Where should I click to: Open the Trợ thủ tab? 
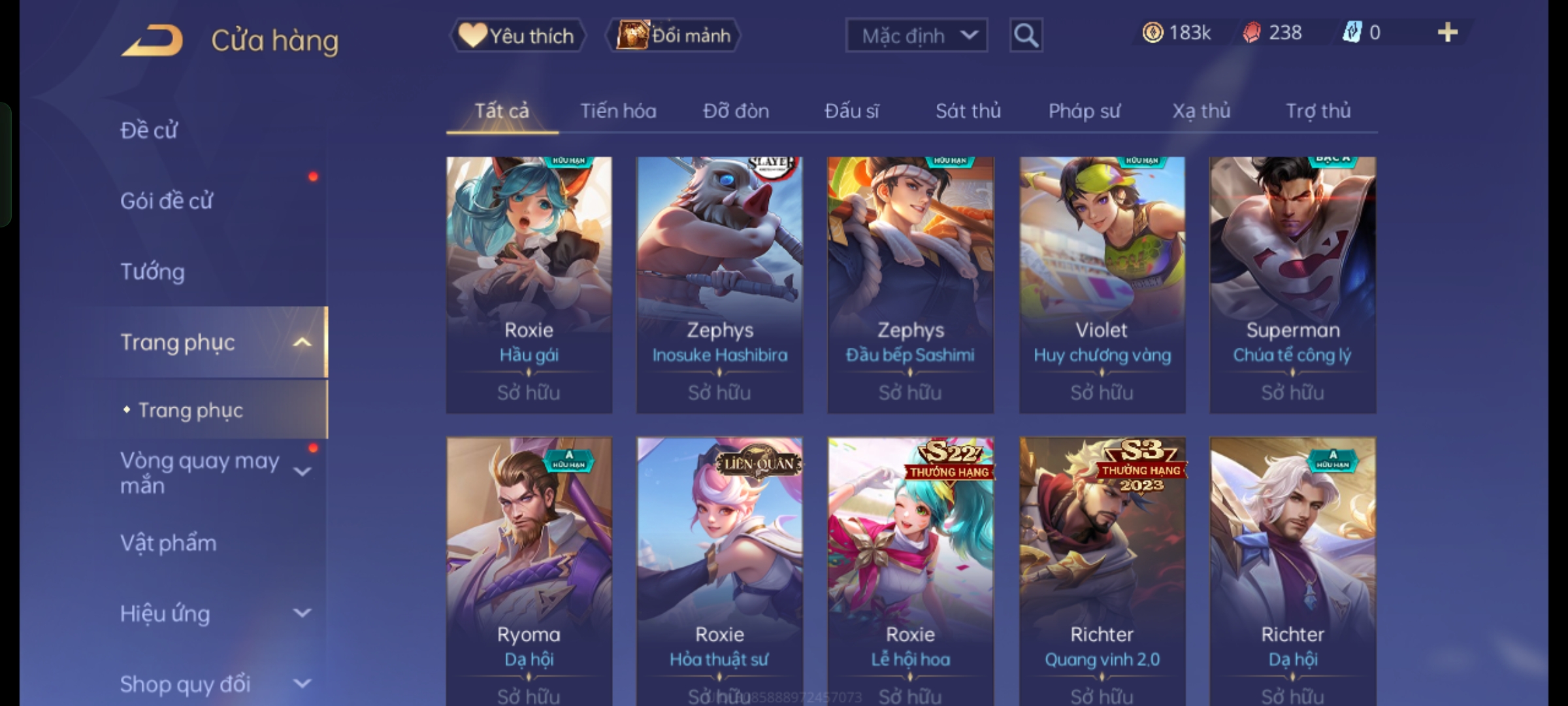(x=1318, y=111)
